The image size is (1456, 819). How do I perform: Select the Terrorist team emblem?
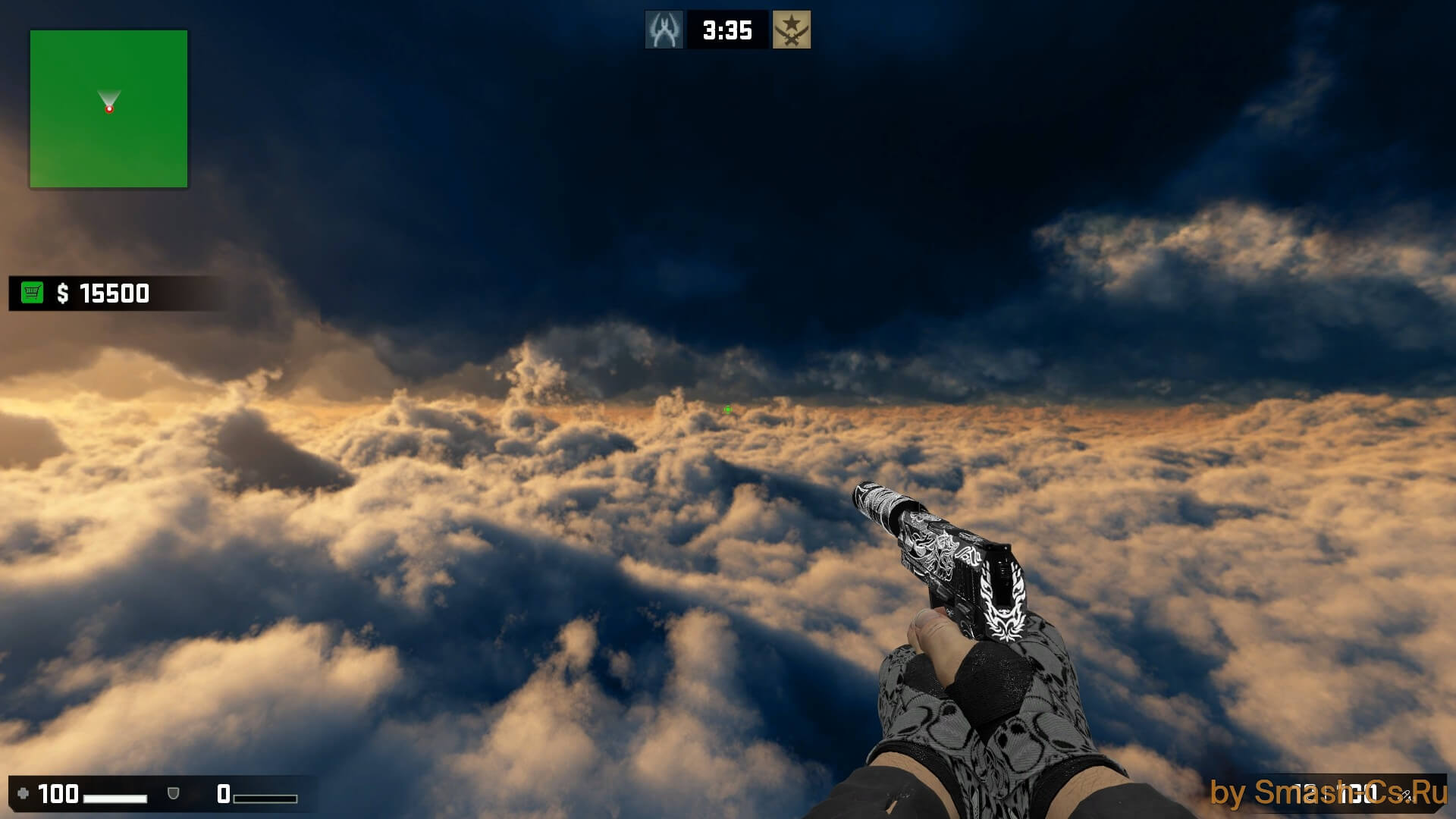tap(791, 30)
